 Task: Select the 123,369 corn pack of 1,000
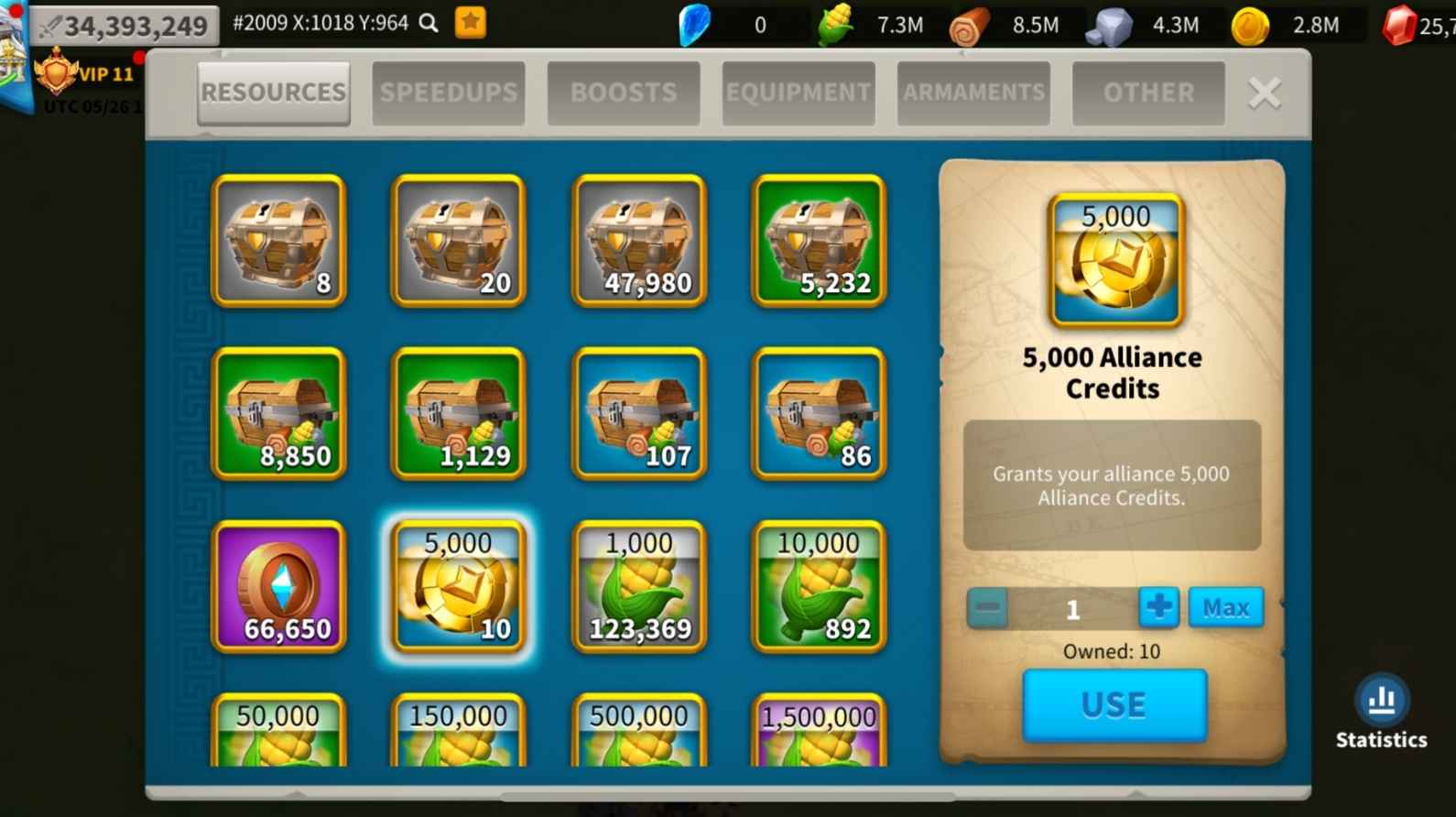click(x=638, y=587)
